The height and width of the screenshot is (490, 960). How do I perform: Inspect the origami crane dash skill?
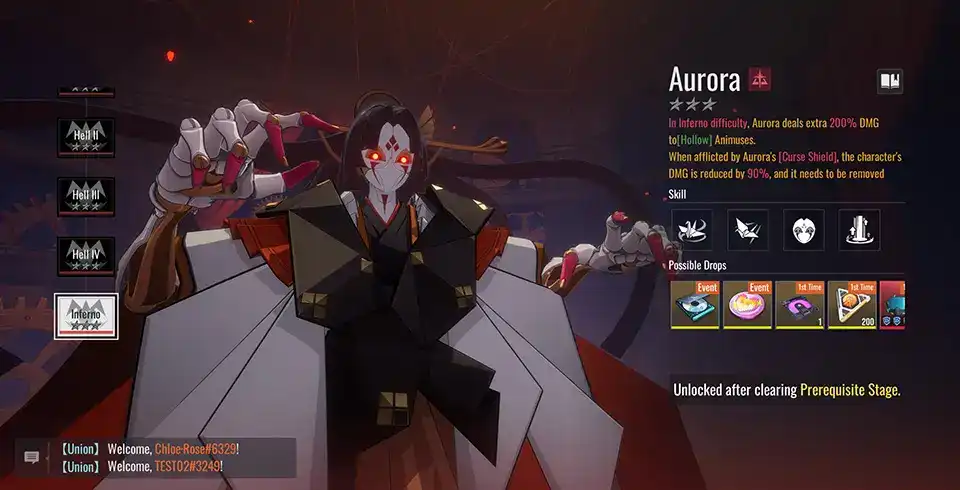(x=747, y=230)
